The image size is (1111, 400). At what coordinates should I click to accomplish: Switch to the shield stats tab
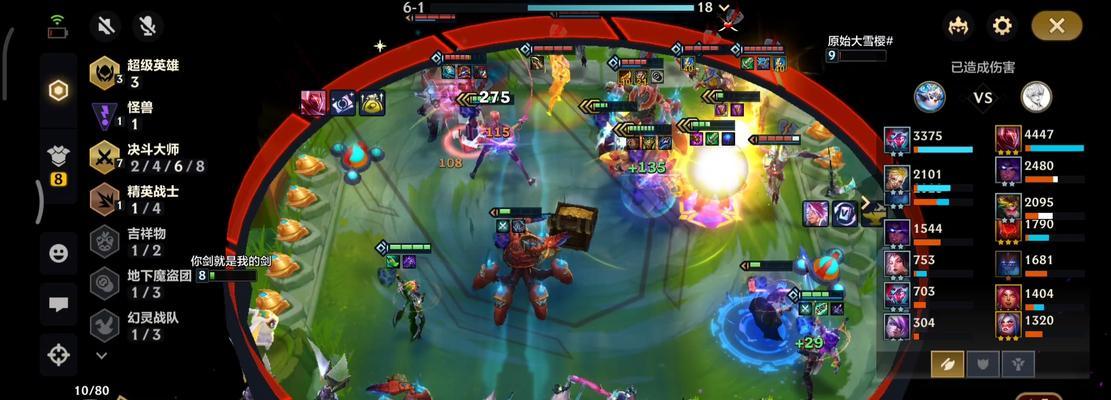click(982, 364)
